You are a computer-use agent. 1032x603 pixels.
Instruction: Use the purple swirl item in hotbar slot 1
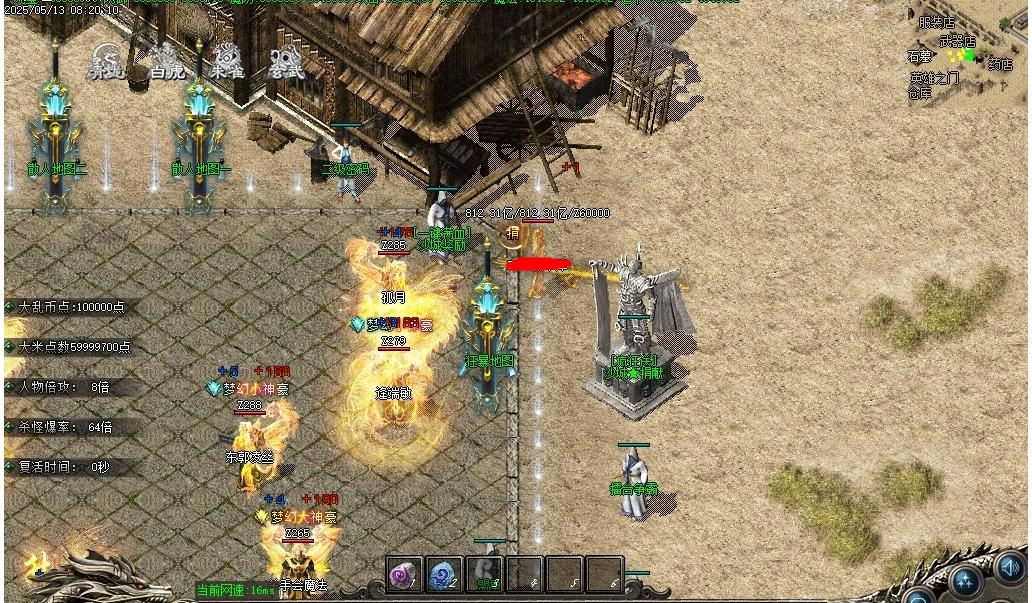[x=405, y=575]
